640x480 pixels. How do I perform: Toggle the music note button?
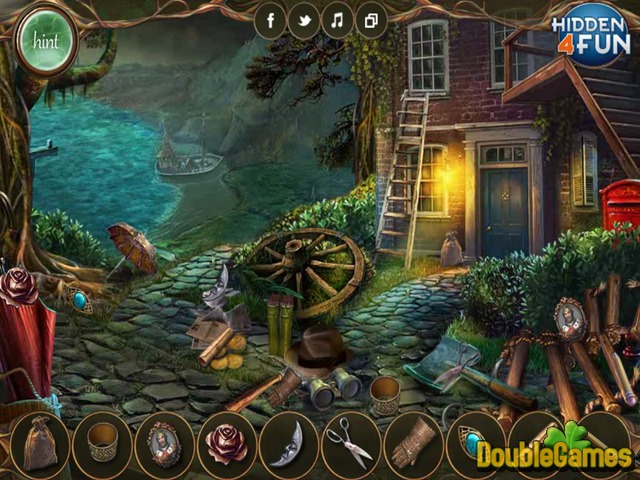point(337,20)
